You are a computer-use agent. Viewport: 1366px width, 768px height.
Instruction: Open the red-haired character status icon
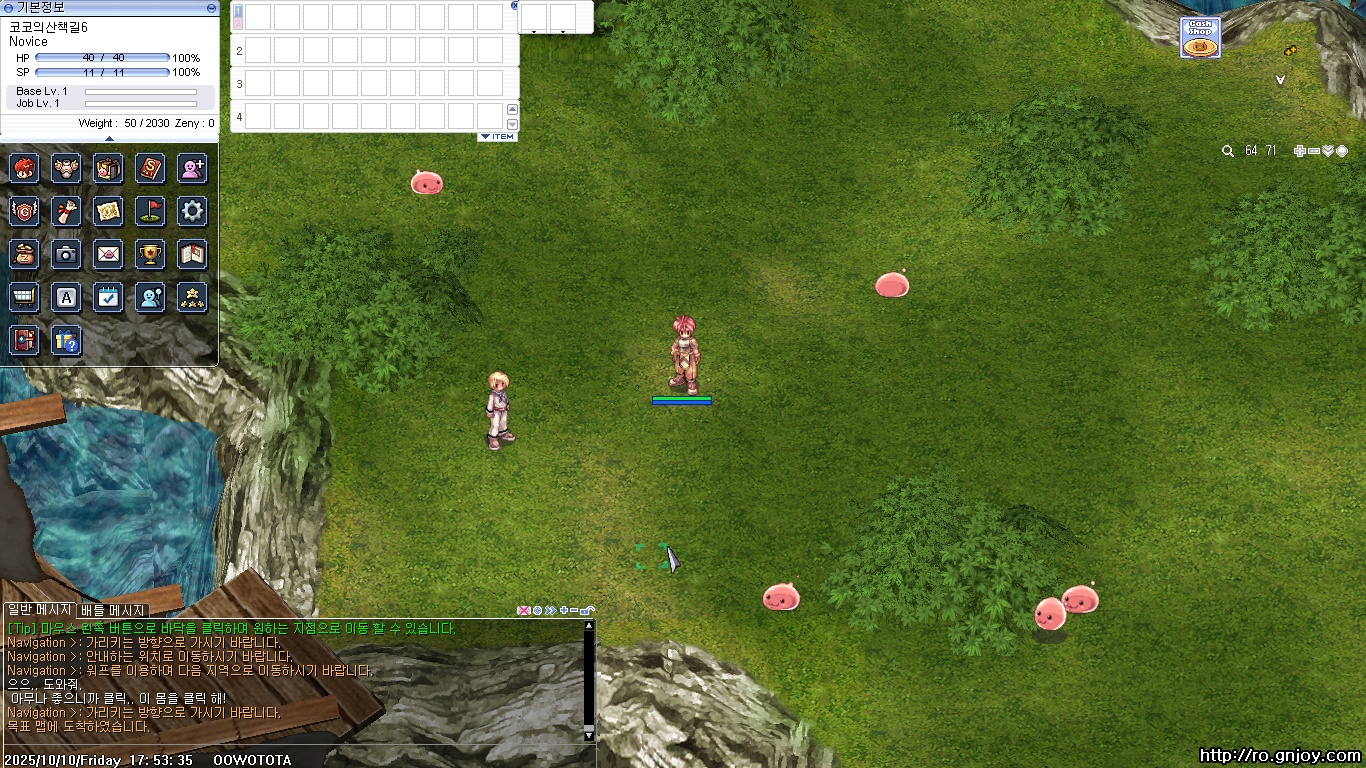(24, 168)
